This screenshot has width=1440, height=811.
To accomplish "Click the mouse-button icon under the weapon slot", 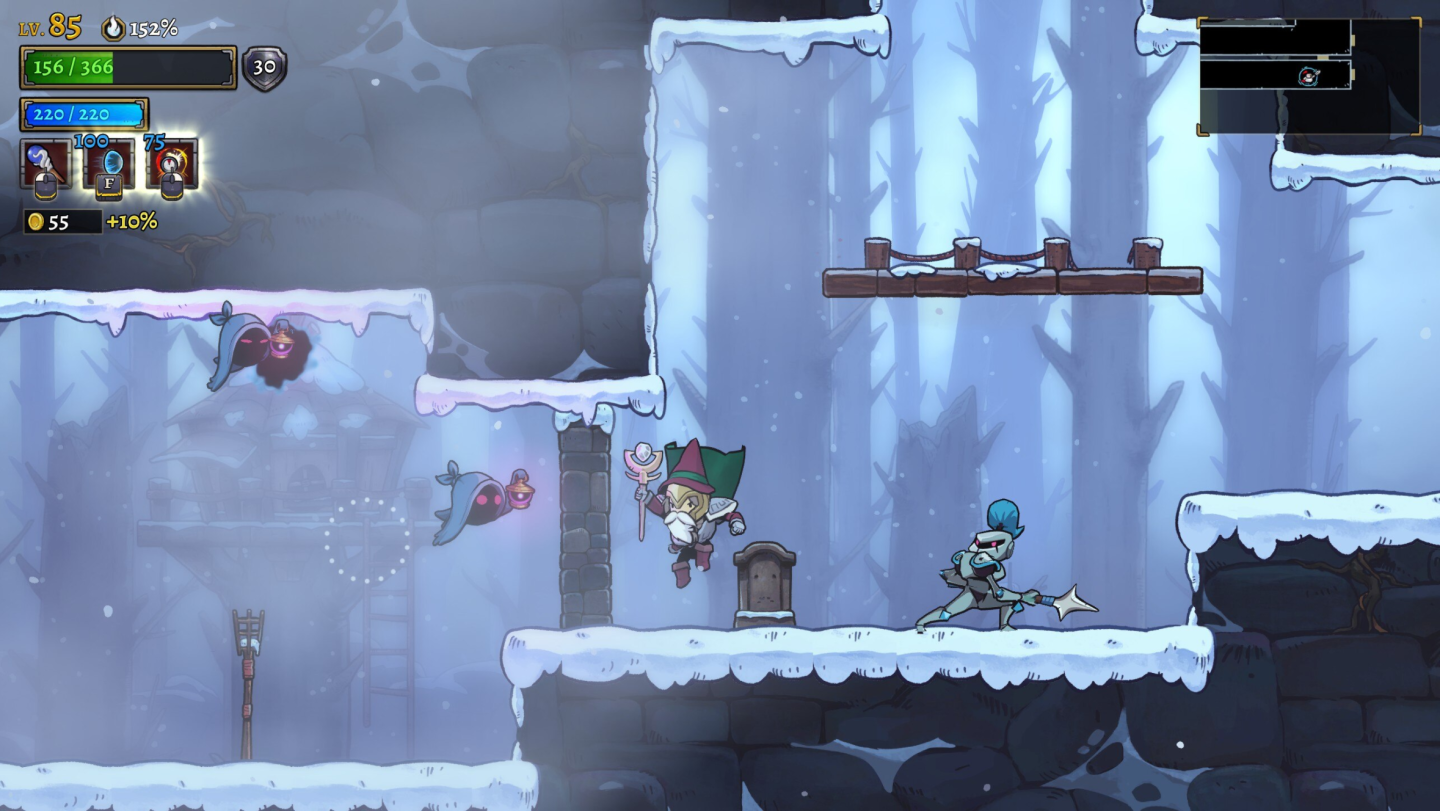I will (x=47, y=186).
